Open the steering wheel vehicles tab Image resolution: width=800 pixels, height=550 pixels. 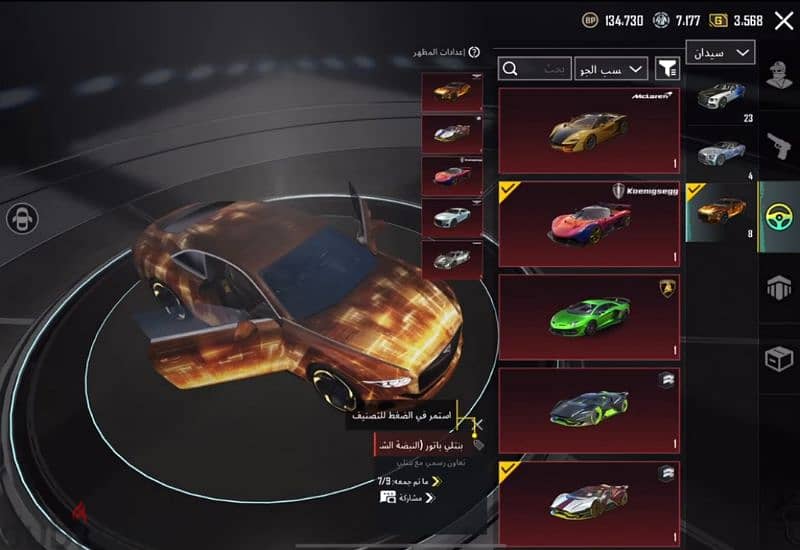(x=779, y=217)
